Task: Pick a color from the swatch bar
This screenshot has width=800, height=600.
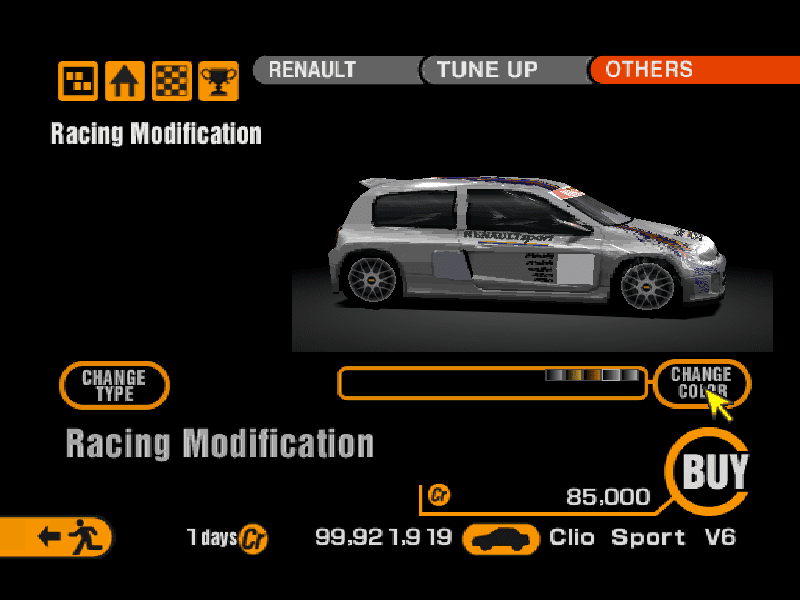Action: (592, 376)
